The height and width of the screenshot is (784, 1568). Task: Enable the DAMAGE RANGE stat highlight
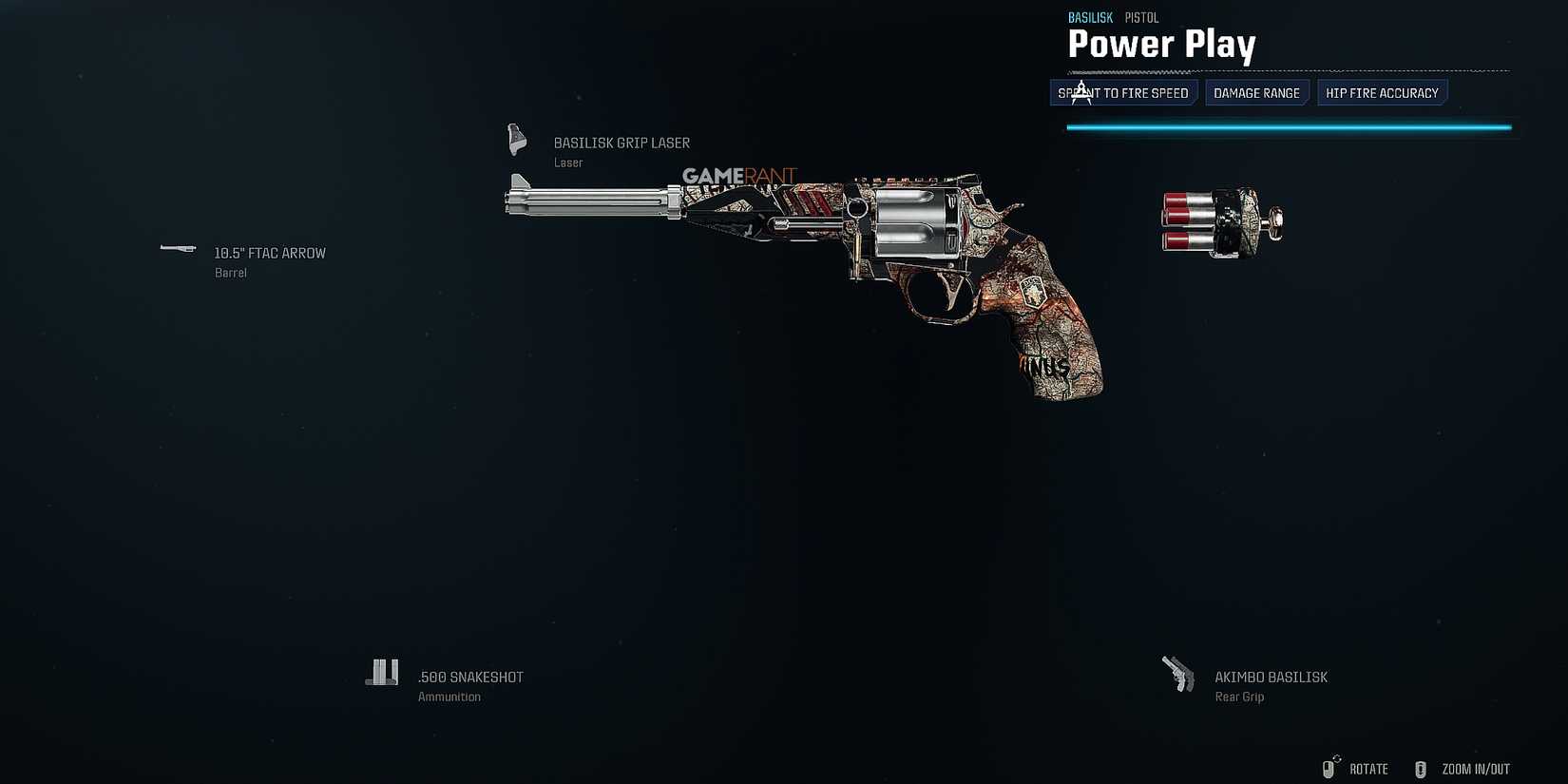click(1256, 92)
